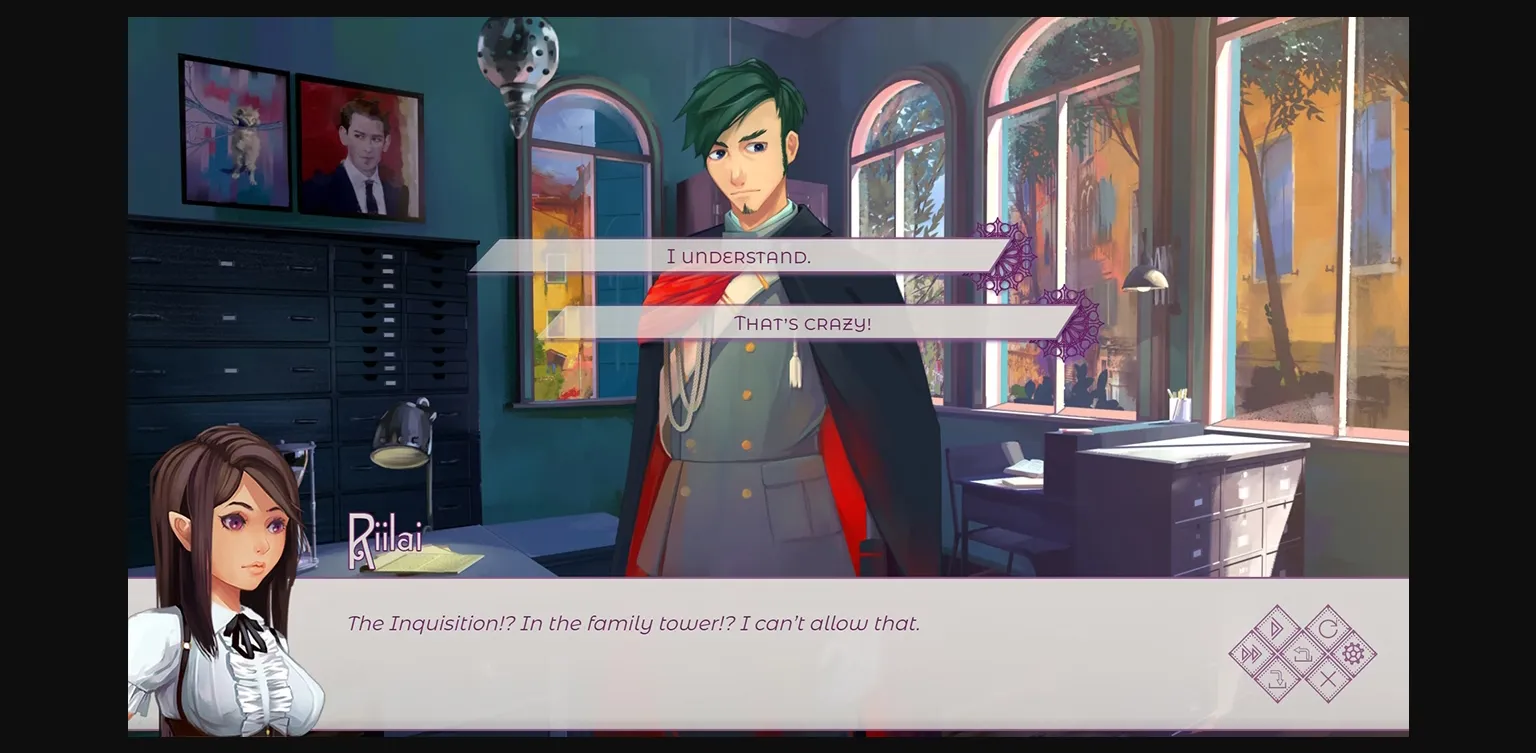Hide the interface with the X icon
Viewport: 1536px width, 753px height.
(1327, 678)
